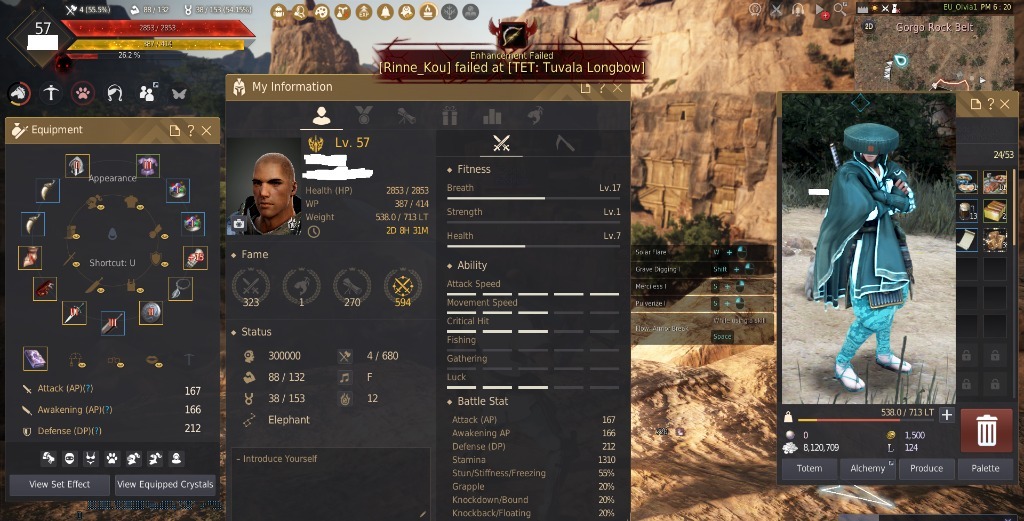The width and height of the screenshot is (1024, 521).
Task: Switch to the sickle life skill tab
Action: pyautogui.click(x=564, y=144)
